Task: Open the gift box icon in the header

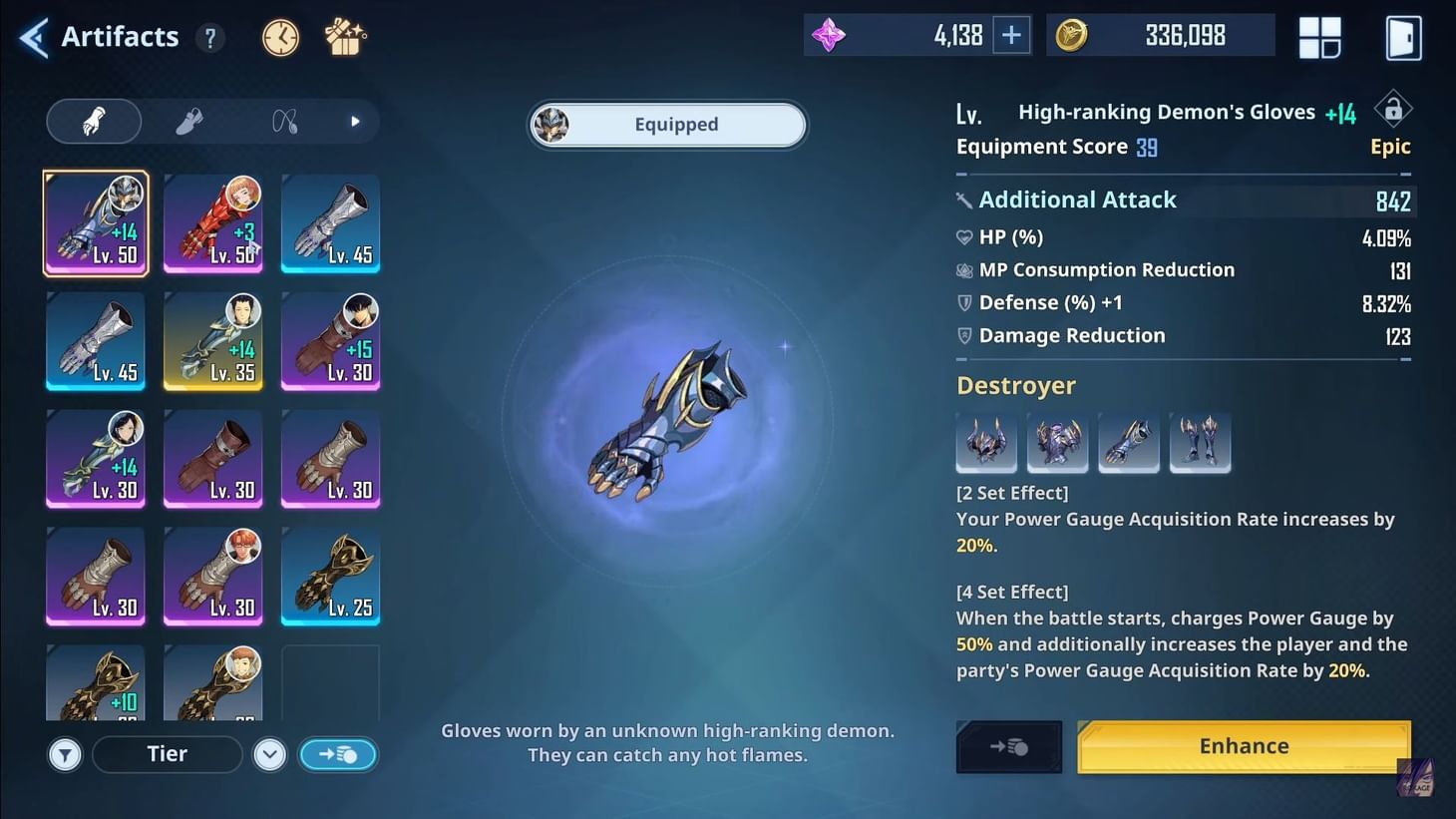Action: pyautogui.click(x=344, y=36)
